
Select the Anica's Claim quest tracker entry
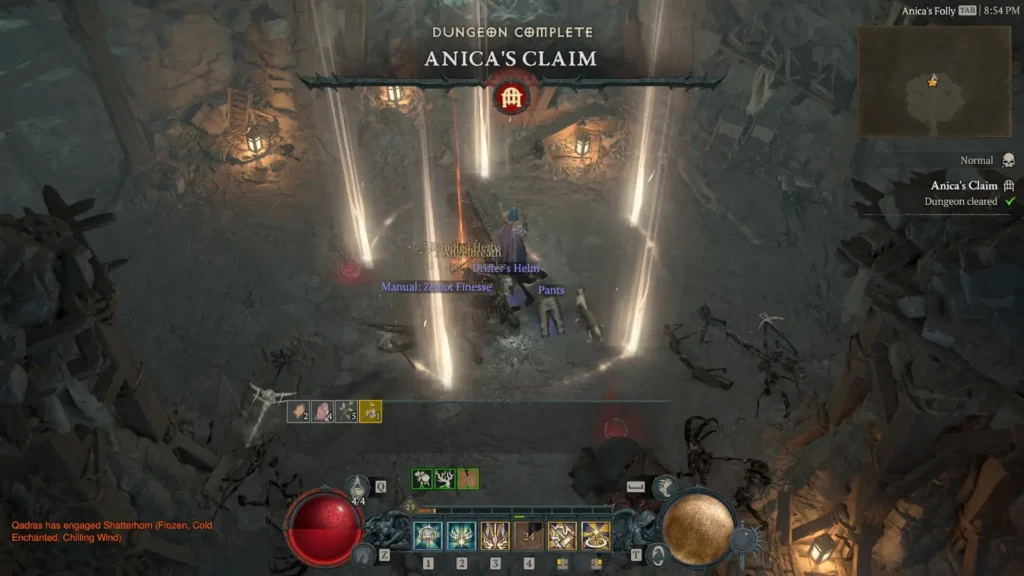coord(964,186)
